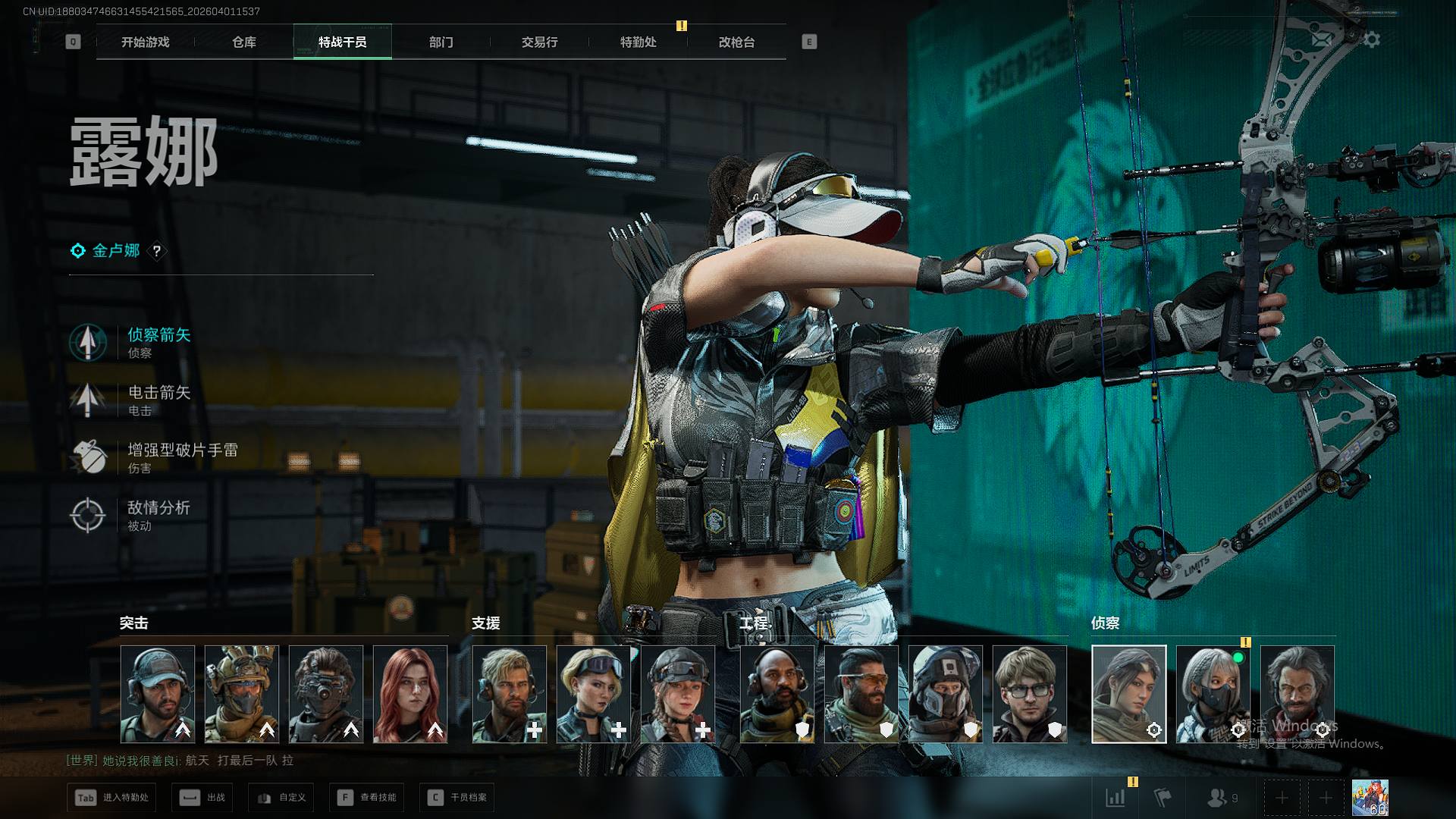
Task: Select the blonde goggles support operator portrait
Action: coord(593,694)
